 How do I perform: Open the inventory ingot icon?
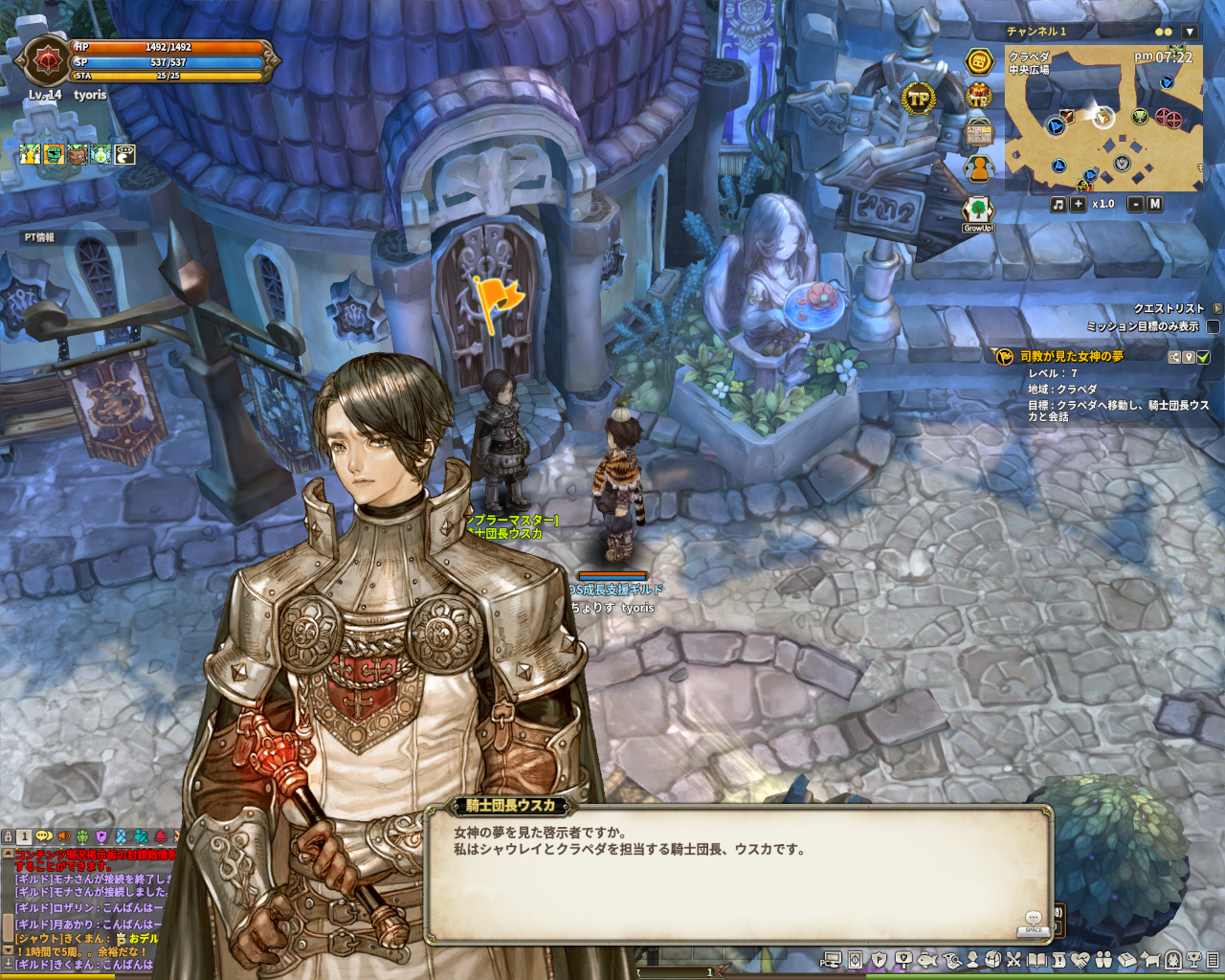(x=1126, y=960)
